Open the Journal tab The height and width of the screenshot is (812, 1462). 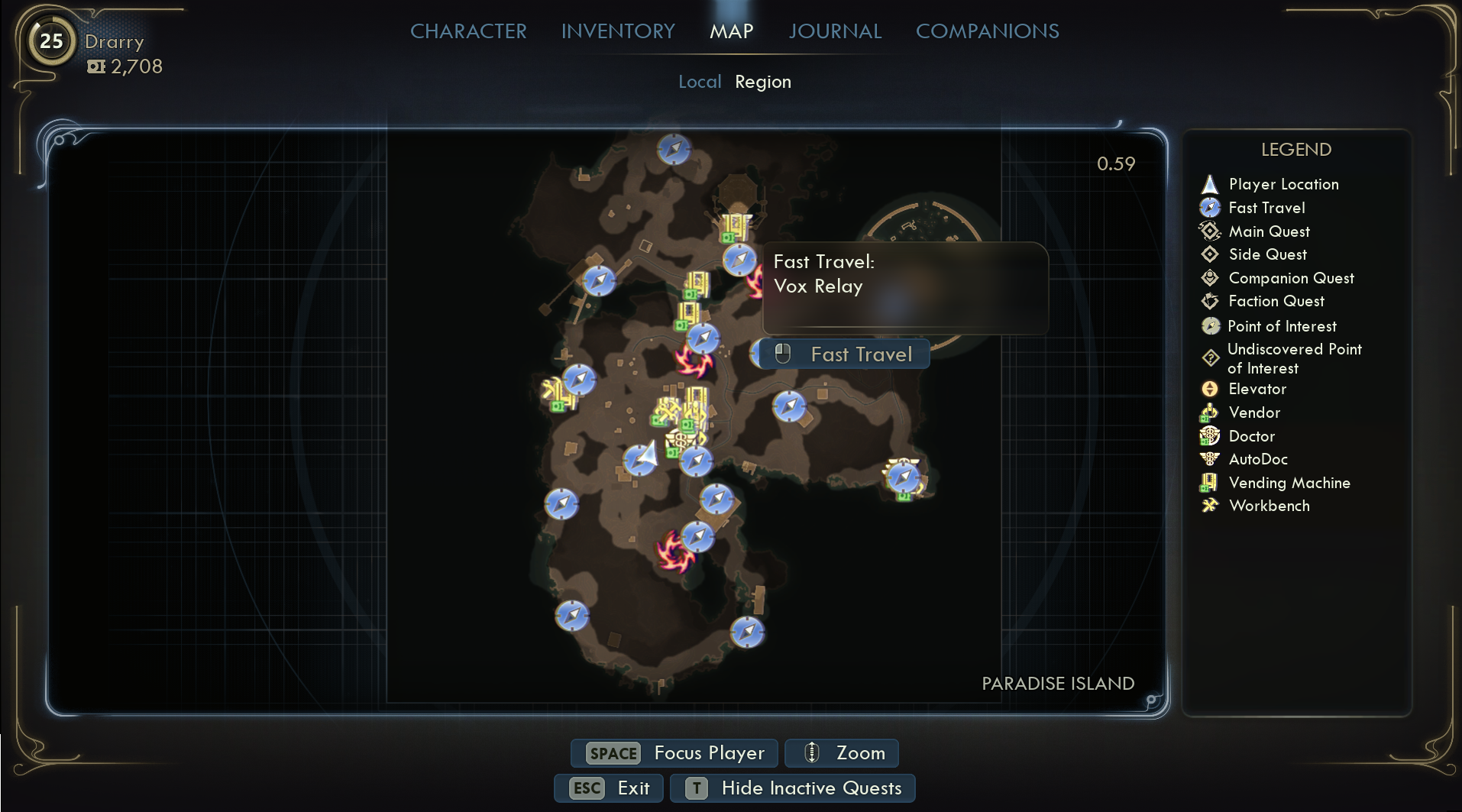pyautogui.click(x=835, y=31)
